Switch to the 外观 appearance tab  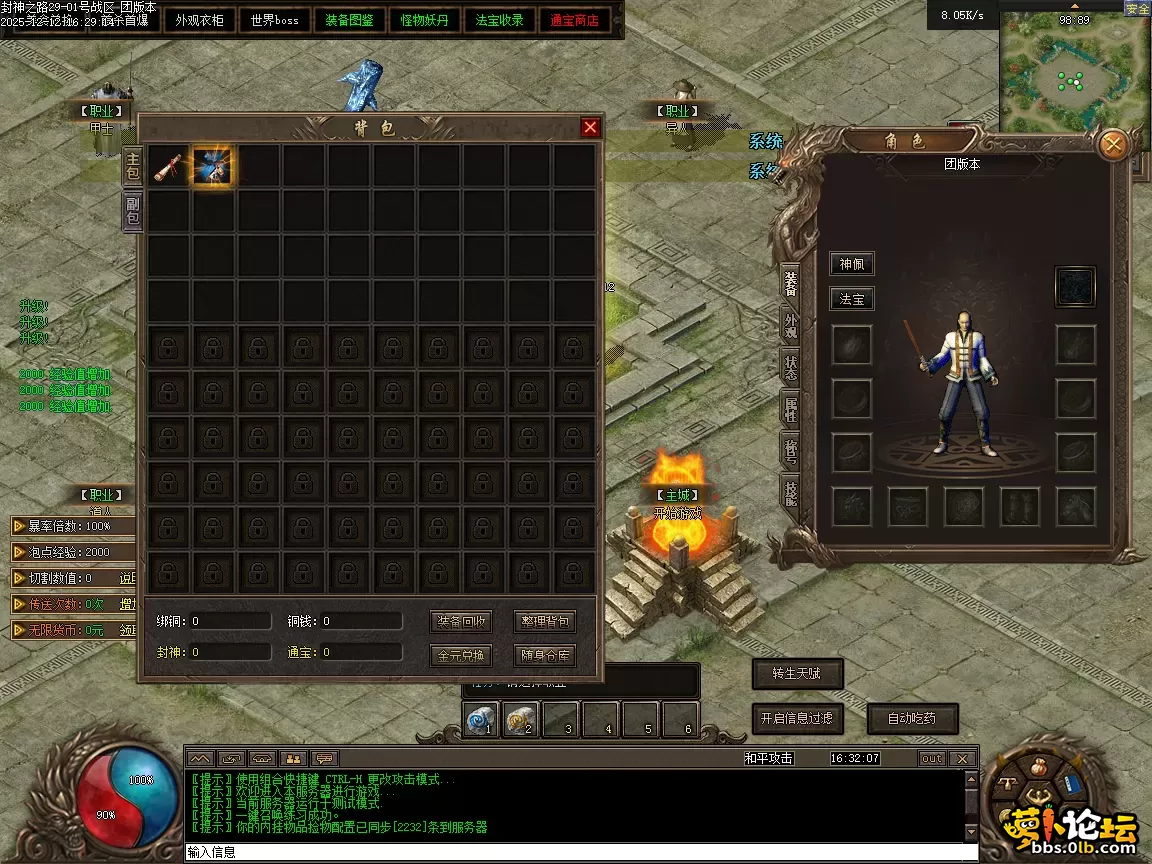point(791,325)
